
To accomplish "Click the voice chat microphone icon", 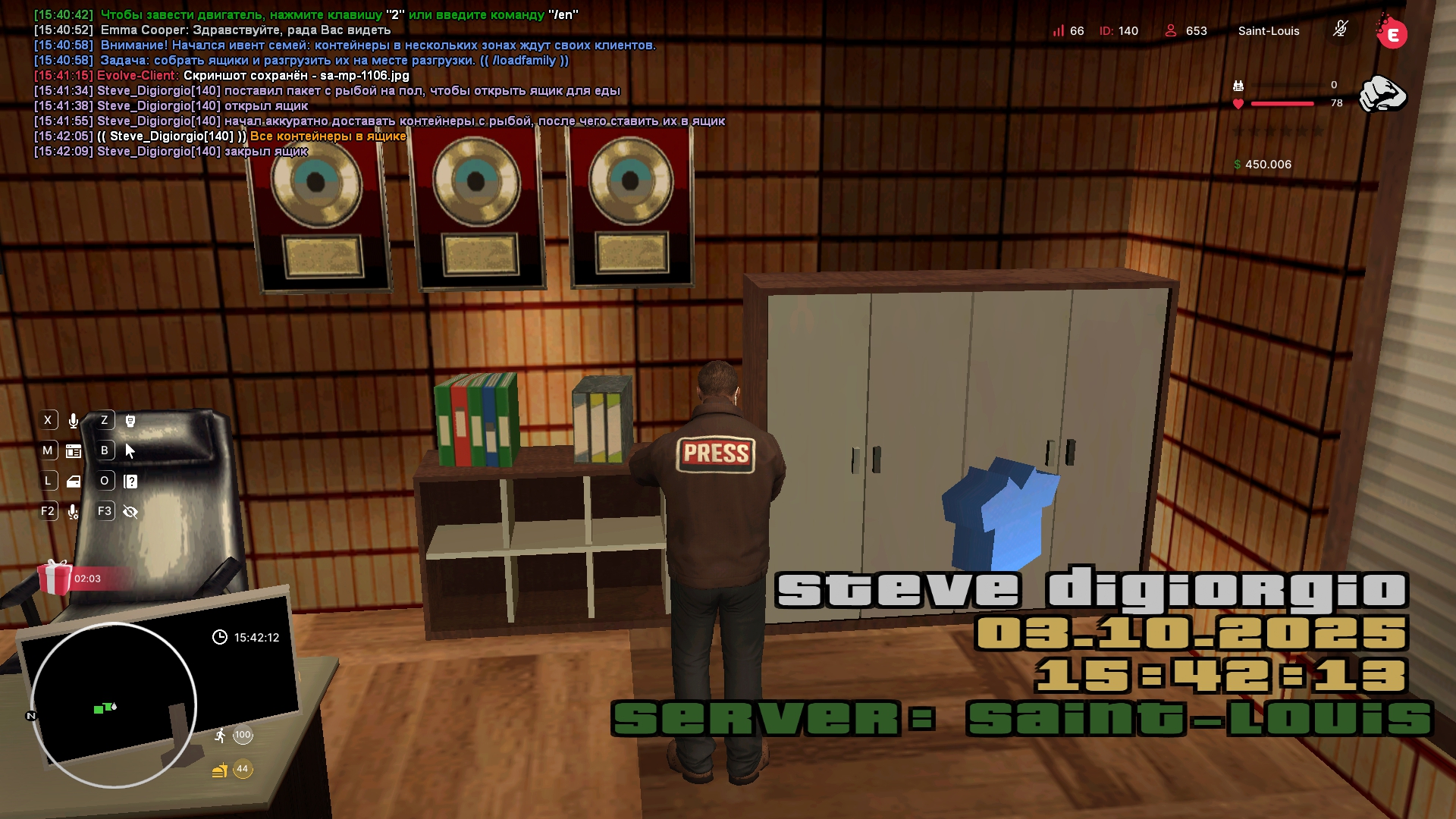I will (74, 421).
